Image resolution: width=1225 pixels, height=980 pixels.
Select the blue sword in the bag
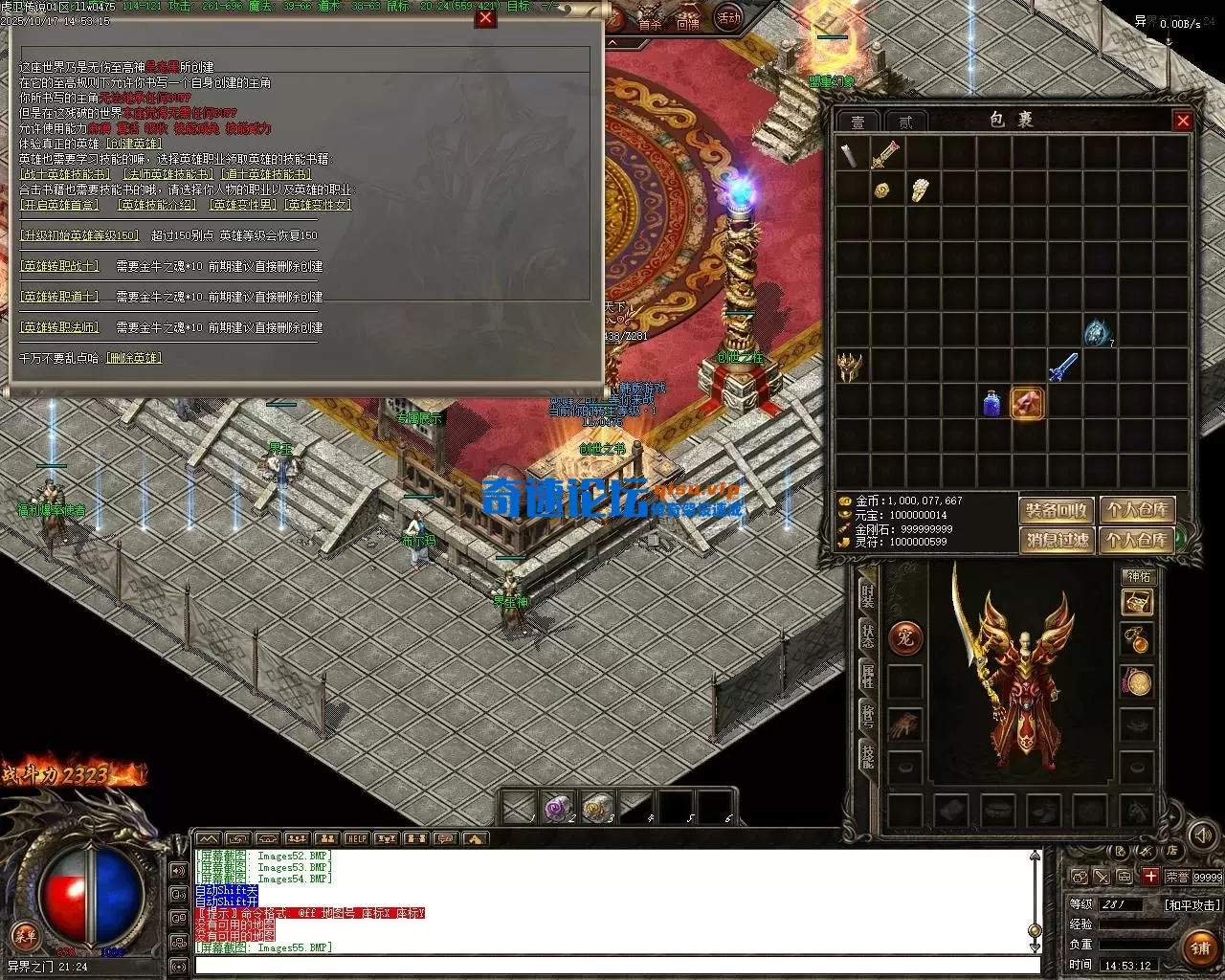click(1062, 367)
